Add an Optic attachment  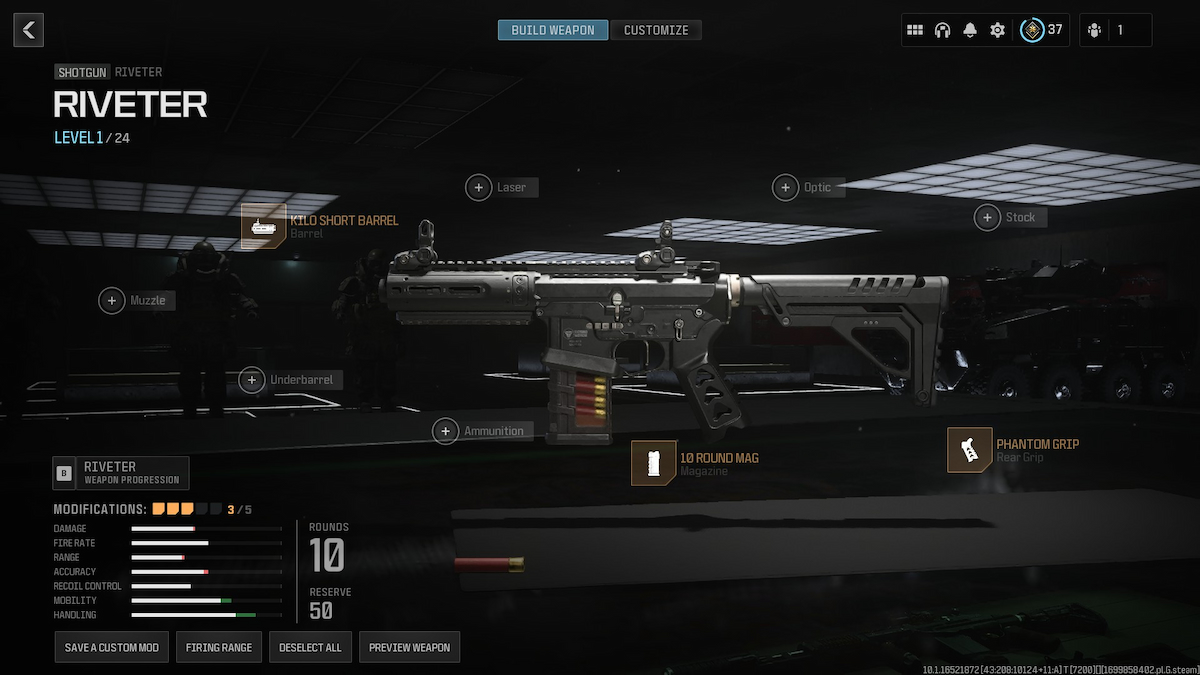pyautogui.click(x=786, y=187)
